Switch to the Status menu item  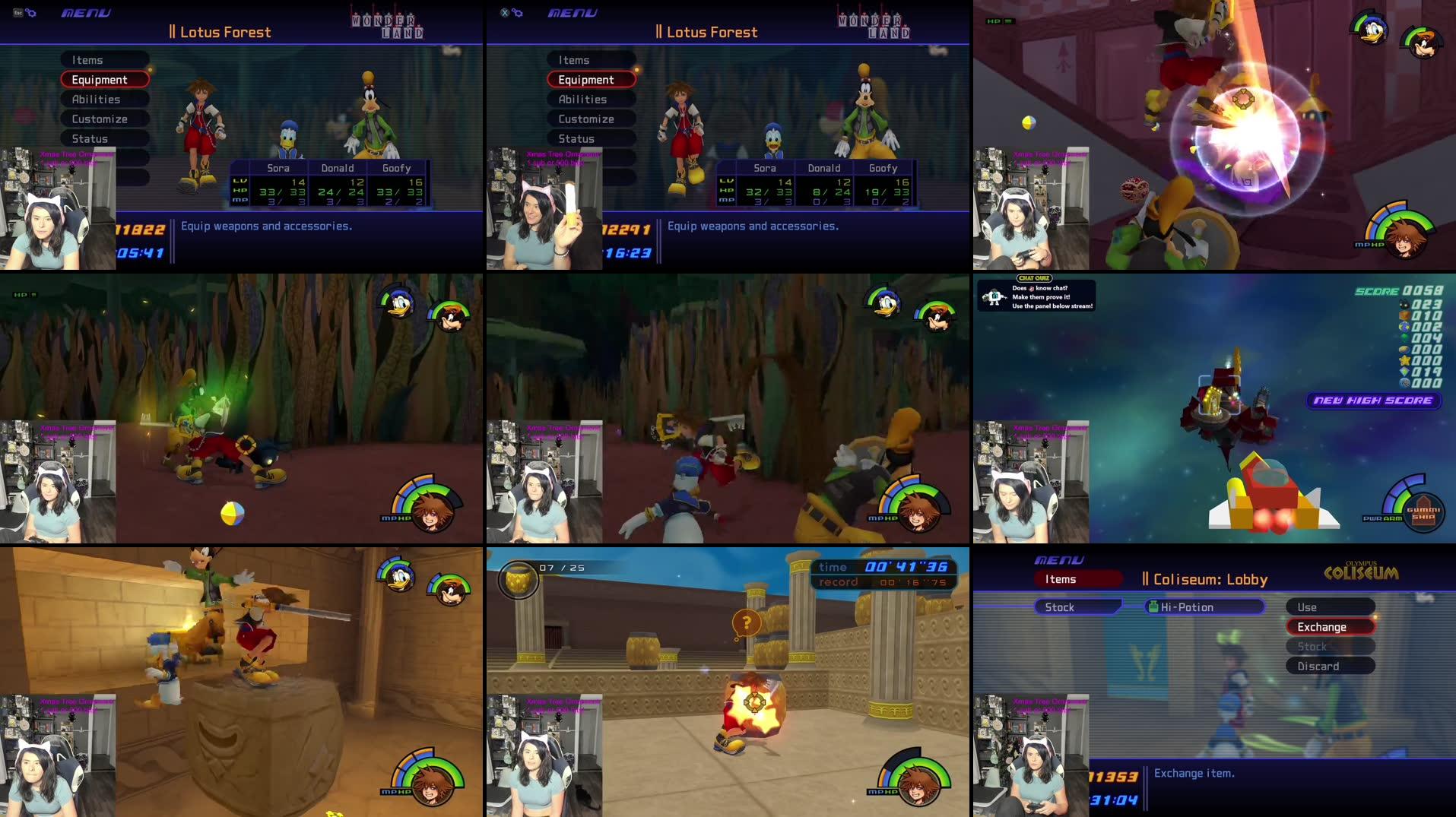click(x=90, y=138)
